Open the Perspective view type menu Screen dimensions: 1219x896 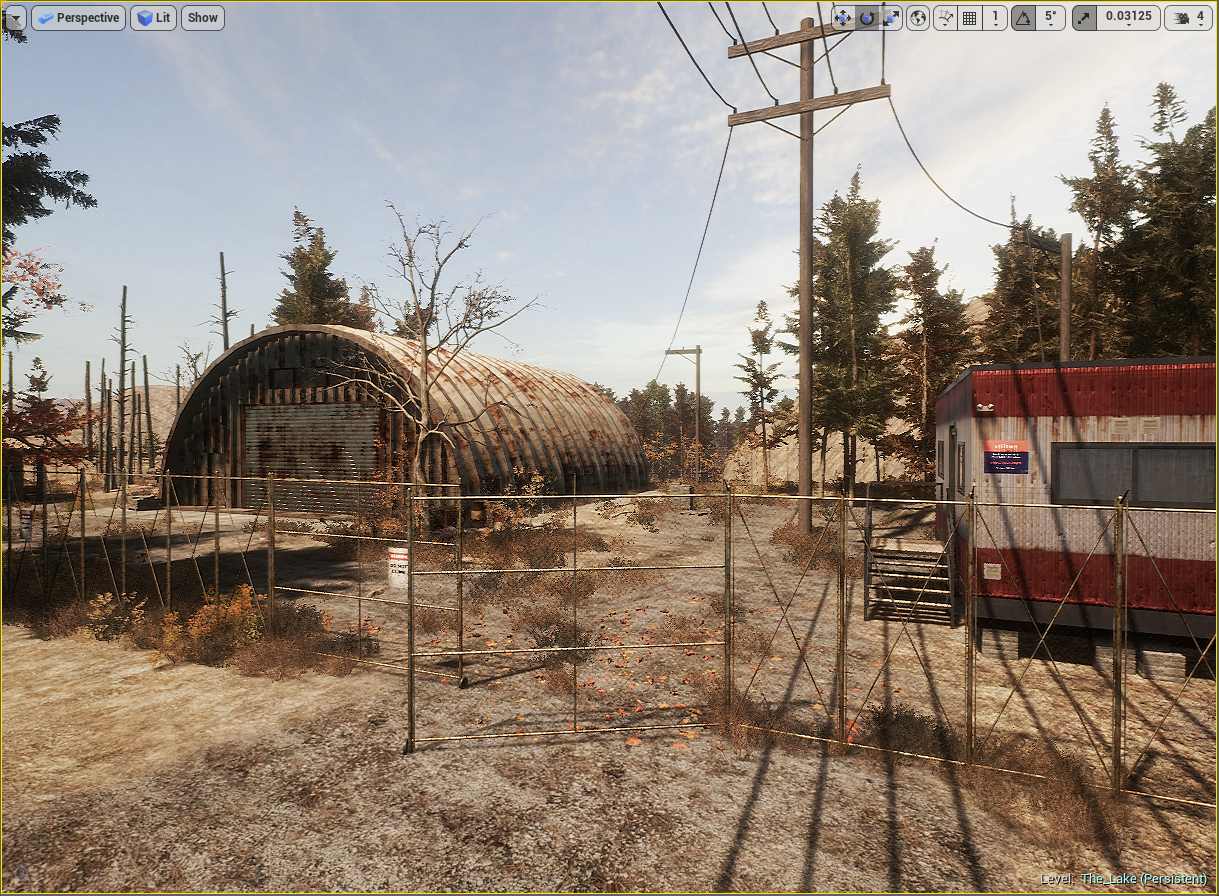pyautogui.click(x=78, y=17)
